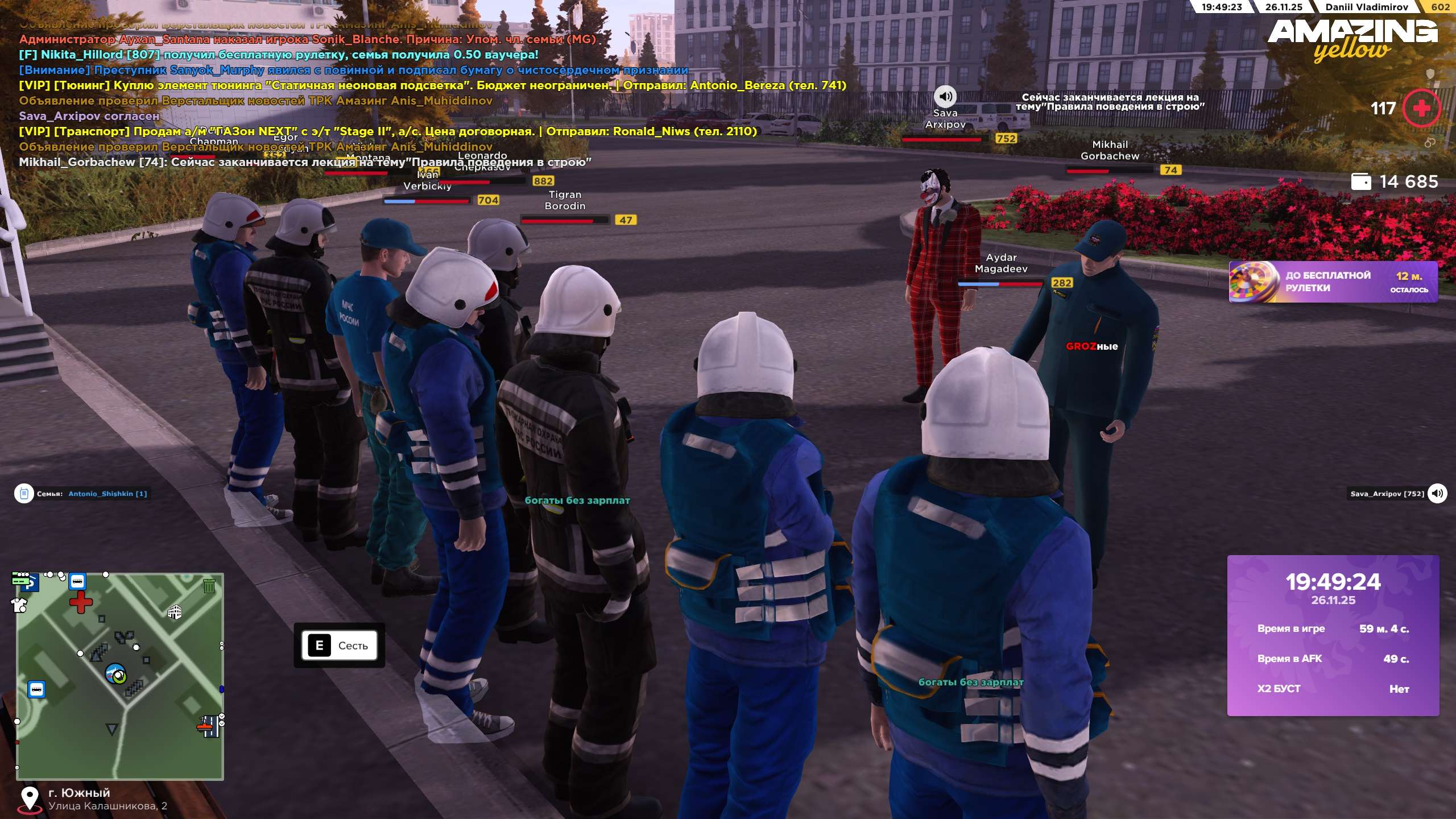The image size is (1456, 819).
Task: Select the red cross hospital marker on minimap
Action: [x=81, y=602]
